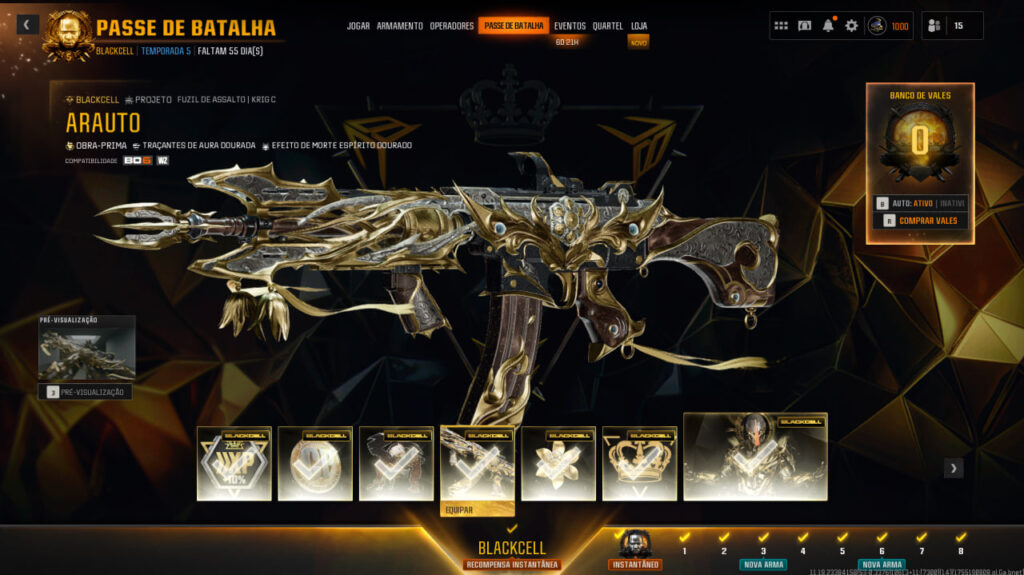
Task: Switch to the Armamento tab
Action: (x=399, y=26)
